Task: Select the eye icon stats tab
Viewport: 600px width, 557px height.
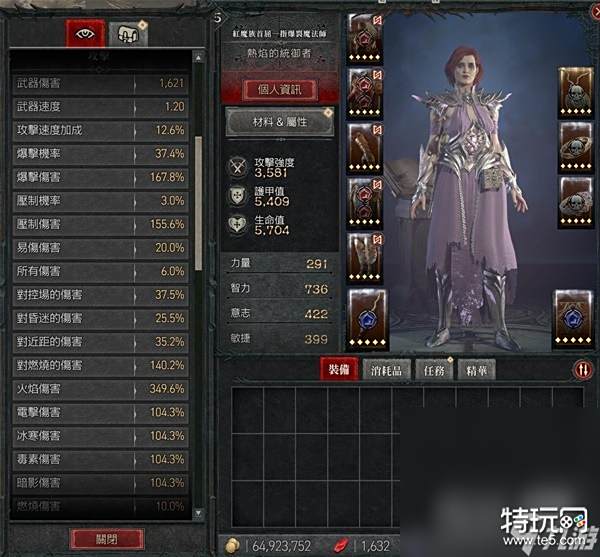Action: click(85, 33)
